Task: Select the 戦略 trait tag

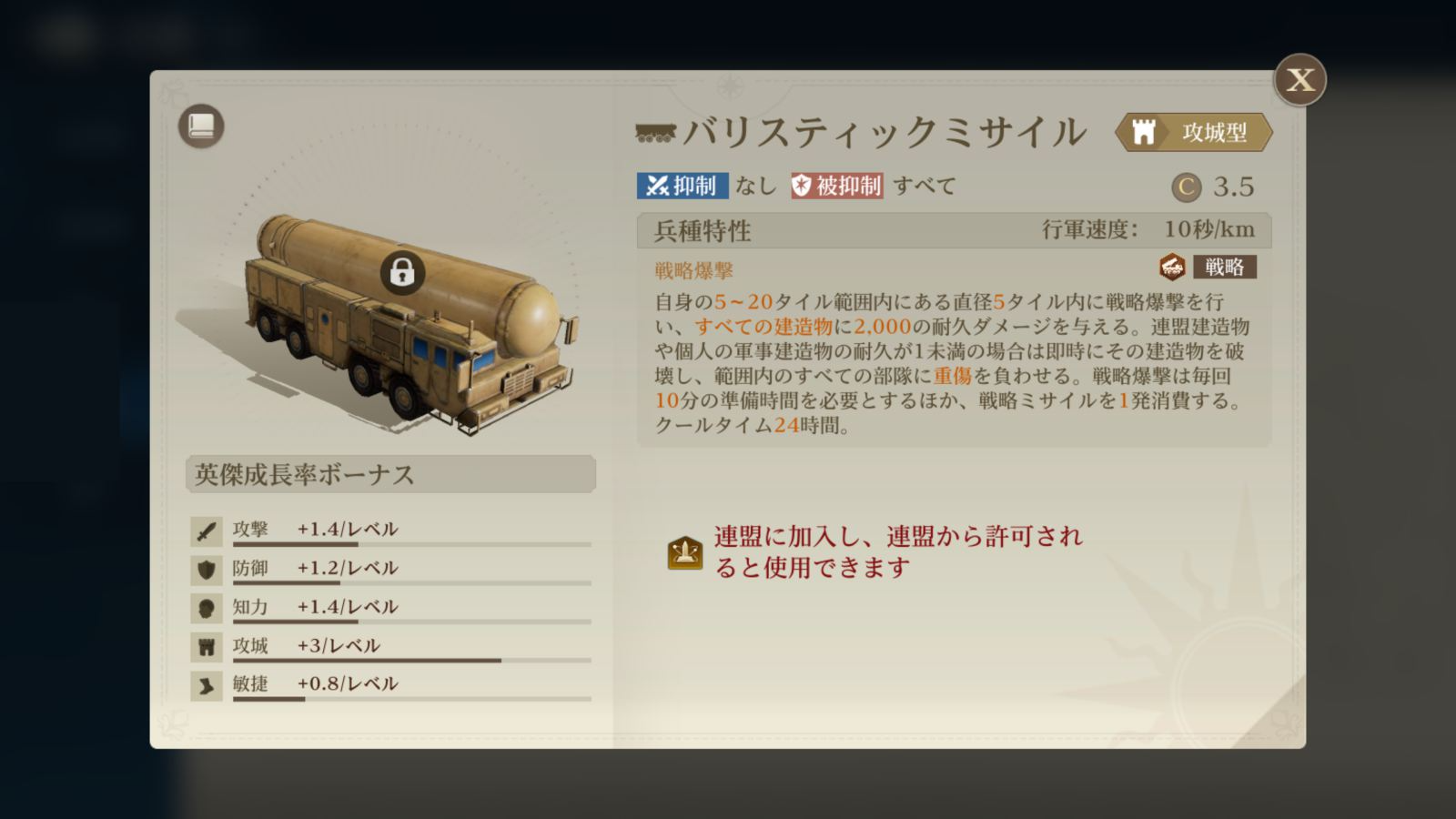Action: coord(1223,268)
